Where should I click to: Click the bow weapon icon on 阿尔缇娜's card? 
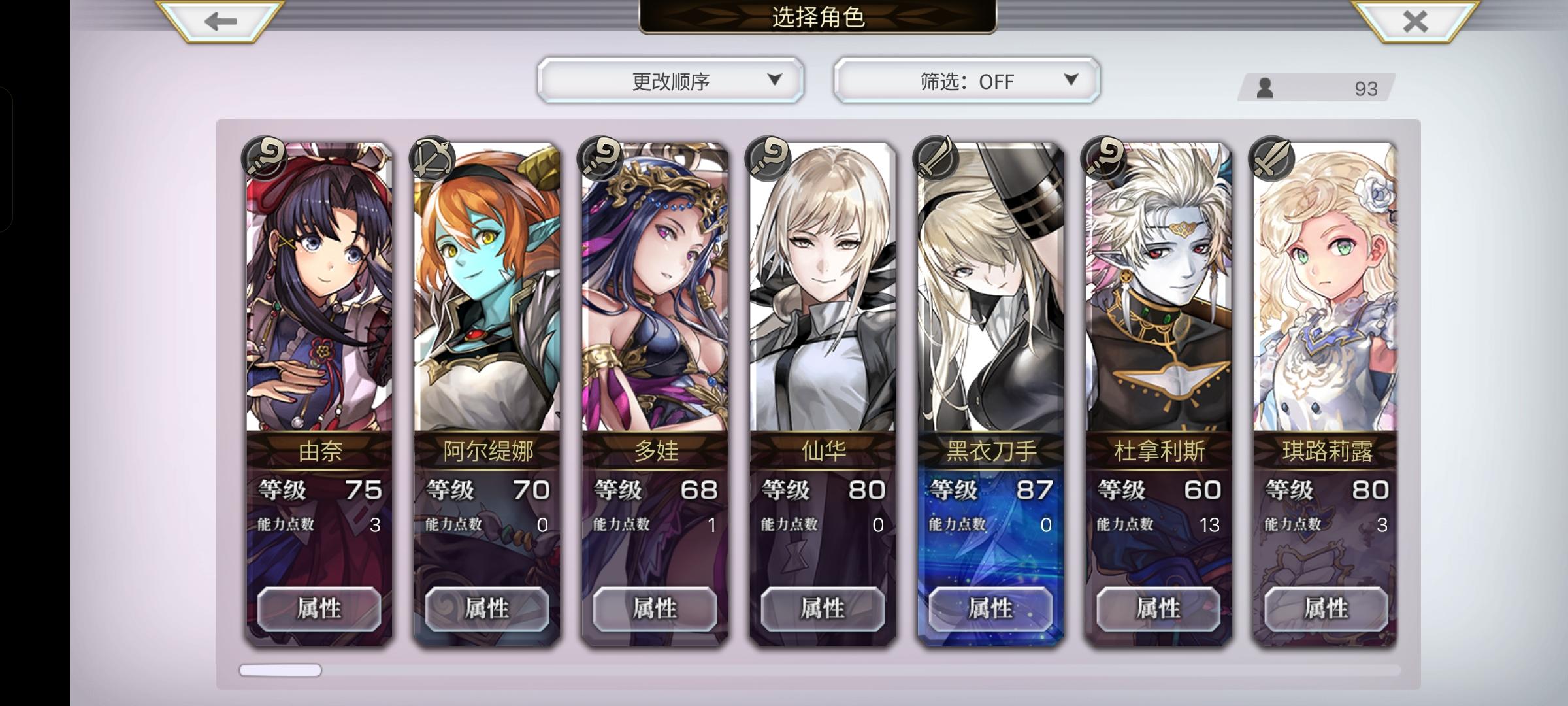(432, 158)
